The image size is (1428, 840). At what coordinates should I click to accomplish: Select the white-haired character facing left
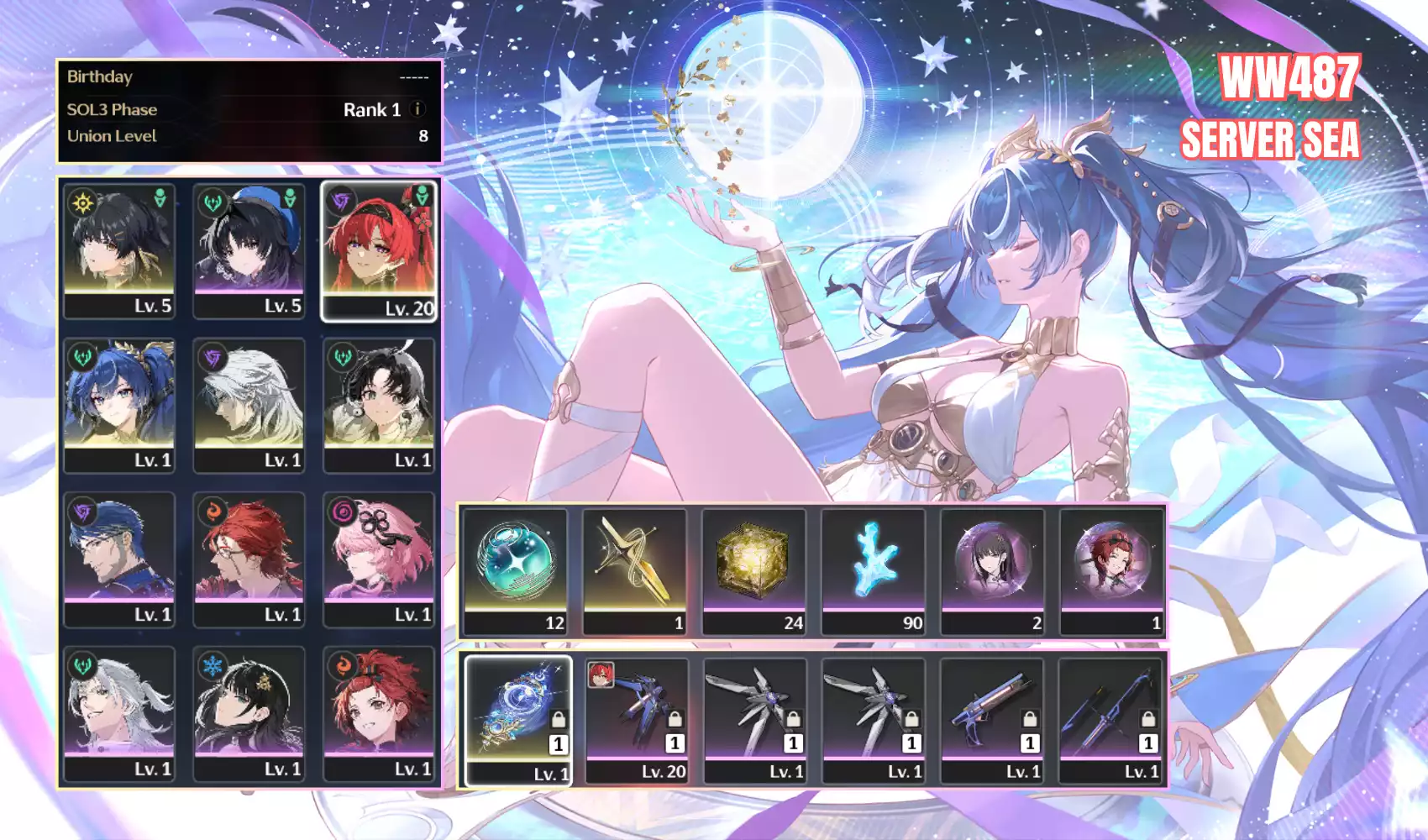tap(249, 405)
